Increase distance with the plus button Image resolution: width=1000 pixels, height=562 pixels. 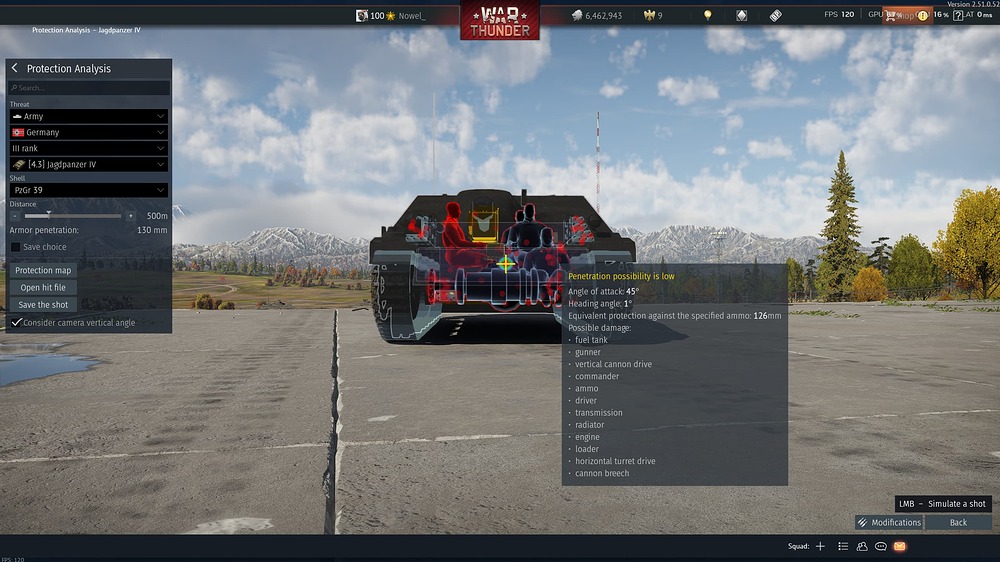tap(130, 216)
